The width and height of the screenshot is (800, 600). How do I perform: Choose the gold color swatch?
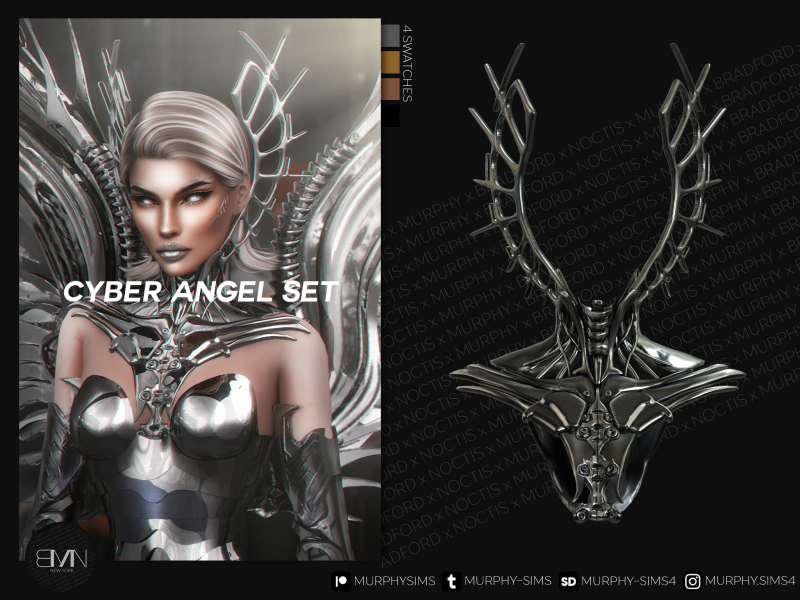click(391, 64)
